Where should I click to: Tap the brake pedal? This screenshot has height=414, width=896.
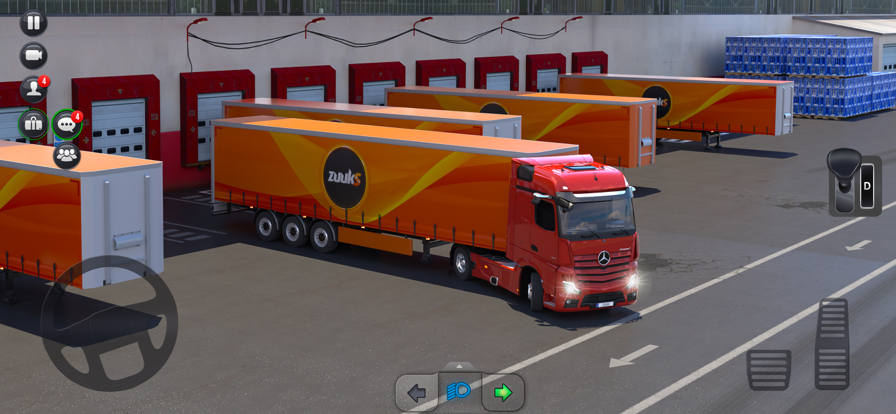[x=768, y=369]
